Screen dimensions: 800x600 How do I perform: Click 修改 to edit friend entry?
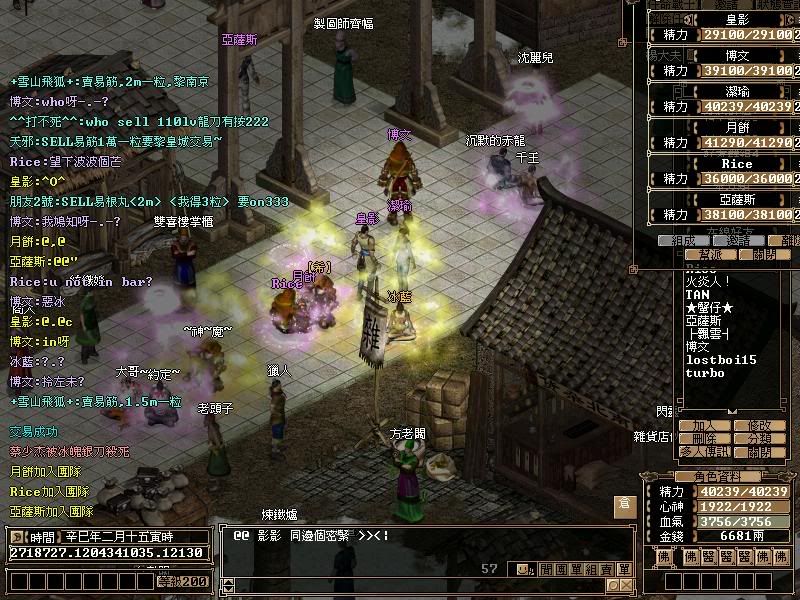pyautogui.click(x=759, y=426)
